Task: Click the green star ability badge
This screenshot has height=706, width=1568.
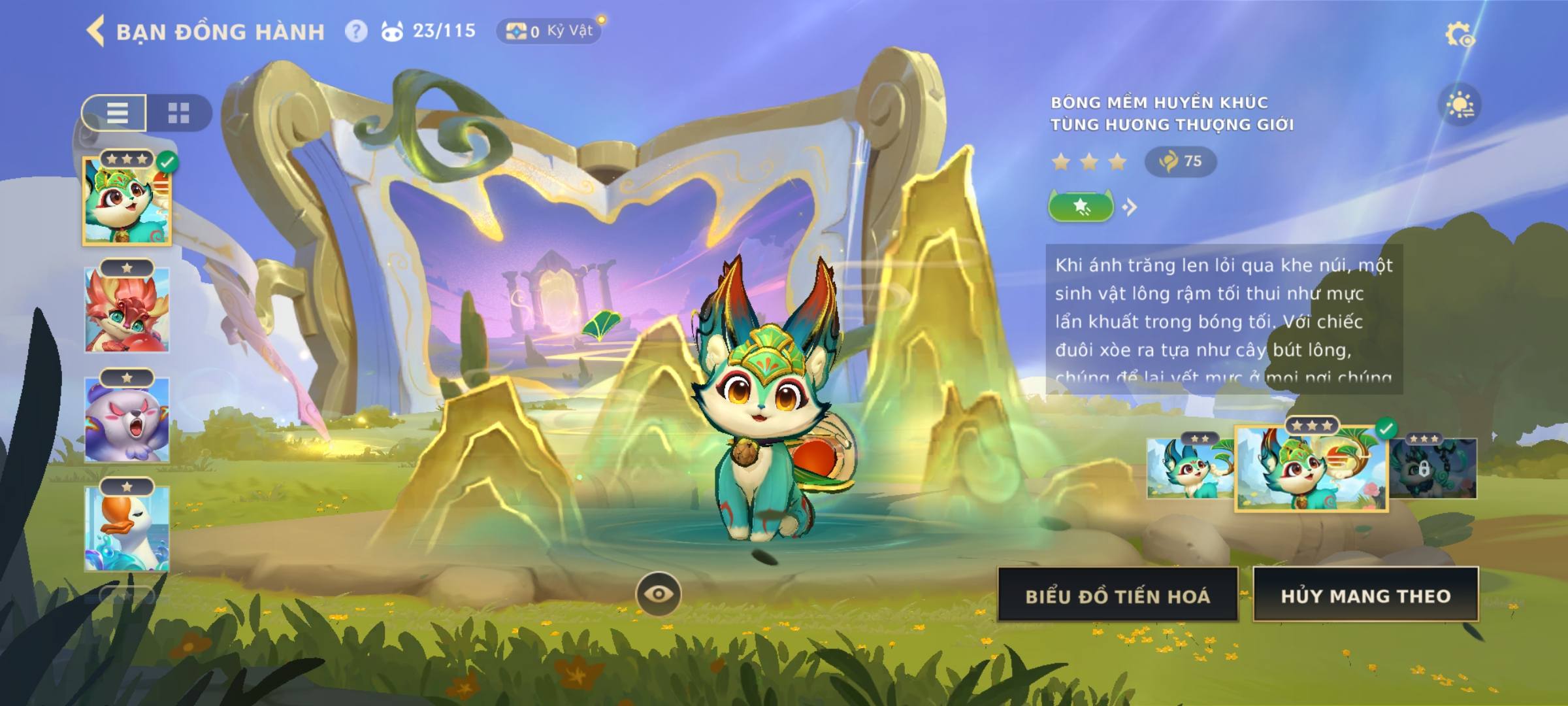Action: click(1081, 207)
